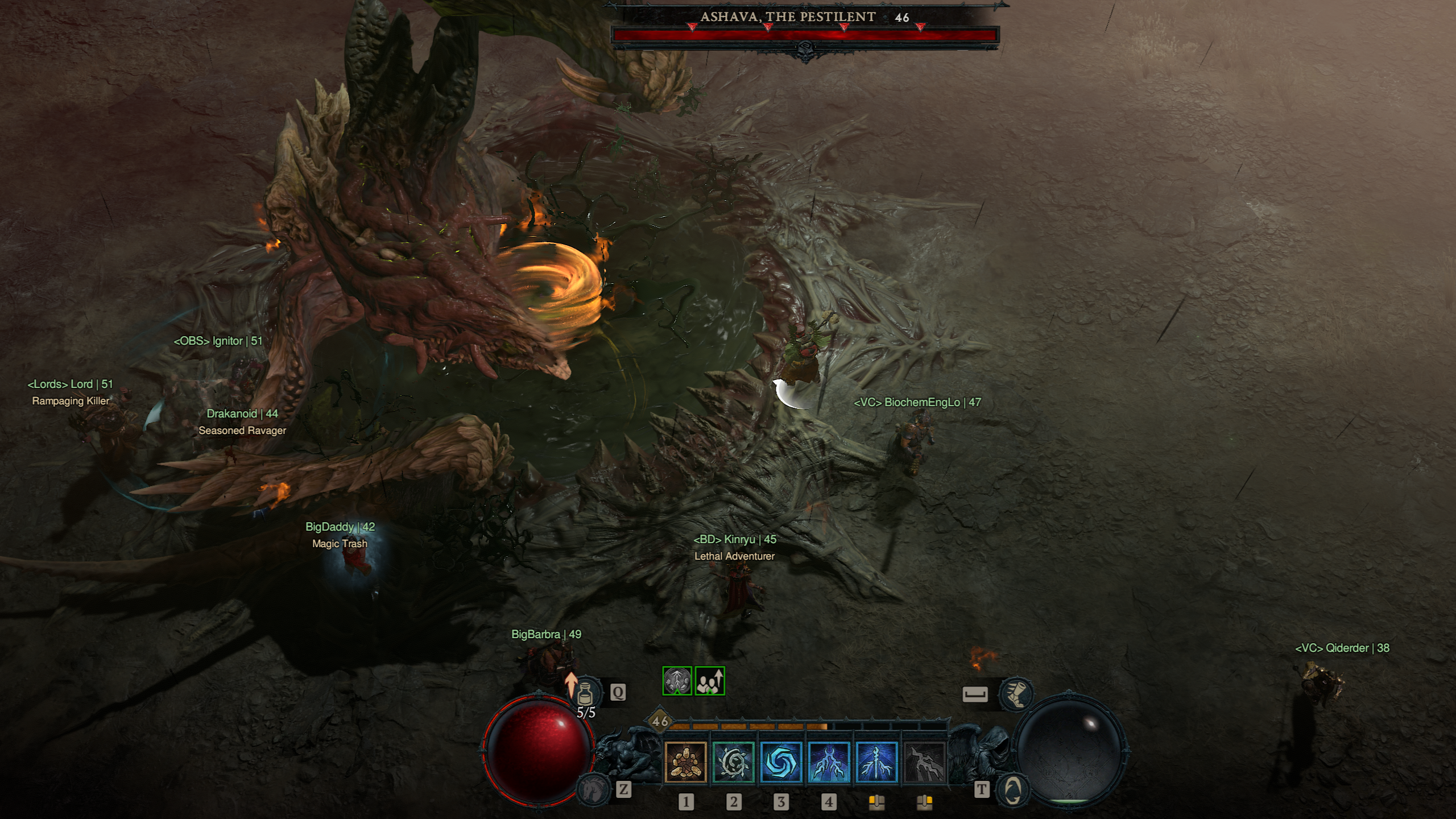1456x819 pixels.
Task: Drink the healing potion
Action: pos(586,693)
